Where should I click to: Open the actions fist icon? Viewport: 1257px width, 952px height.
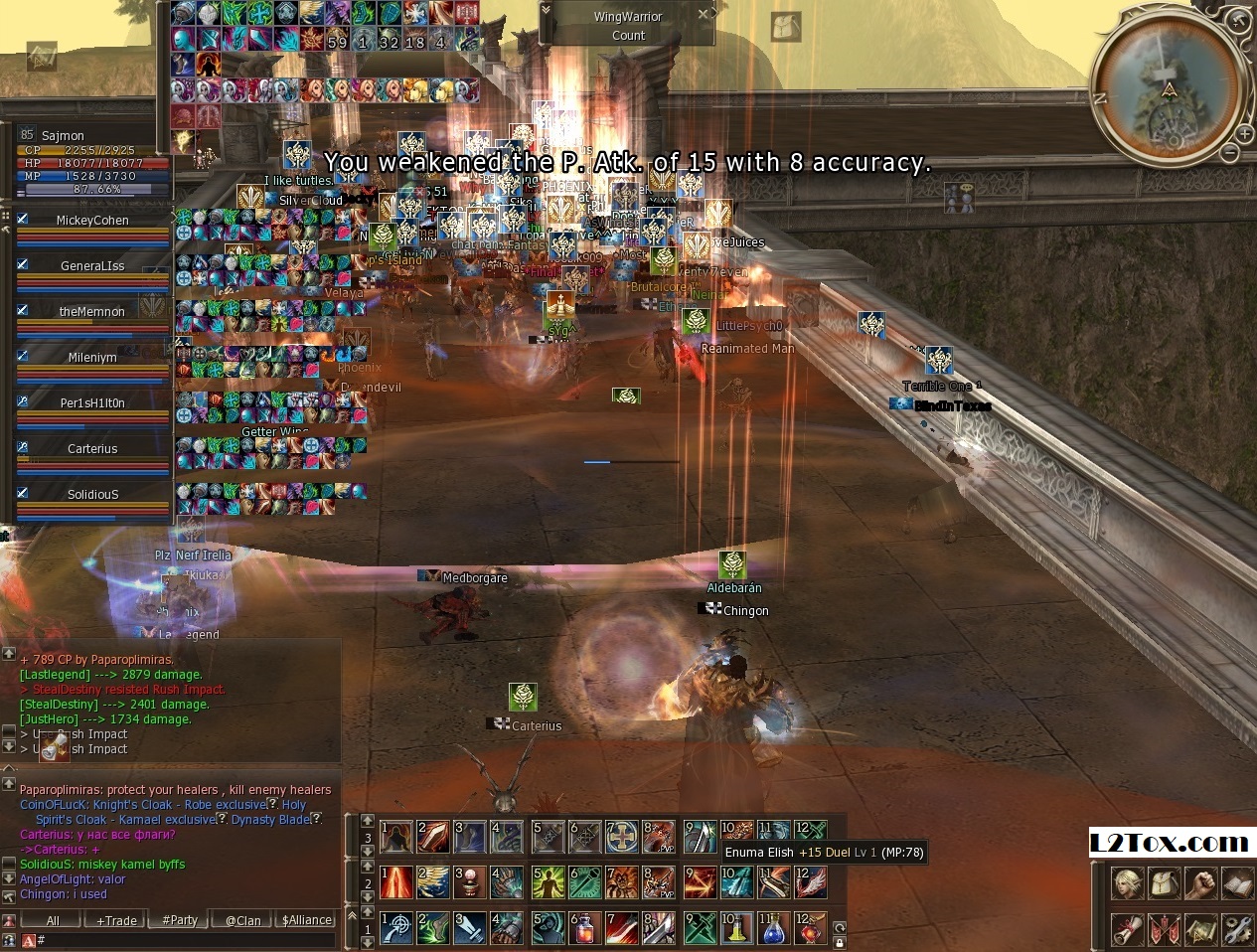click(x=1201, y=883)
